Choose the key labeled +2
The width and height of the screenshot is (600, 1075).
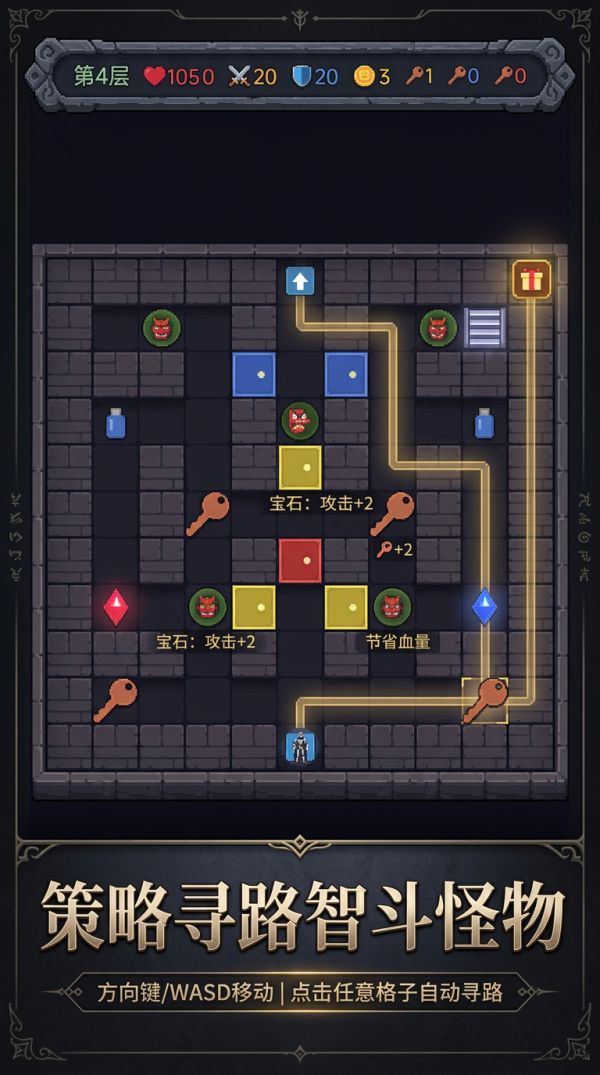pos(393,513)
